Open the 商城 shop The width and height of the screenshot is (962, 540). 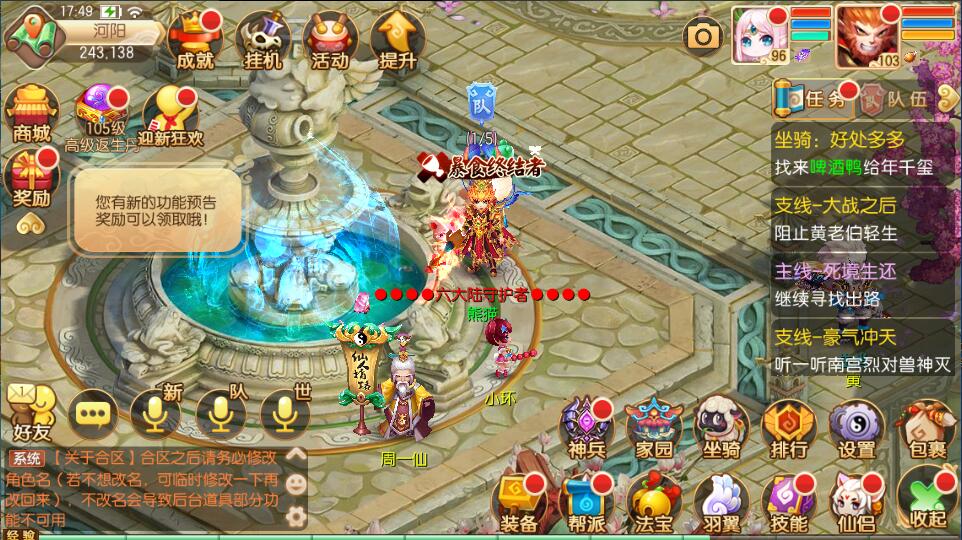tap(31, 112)
